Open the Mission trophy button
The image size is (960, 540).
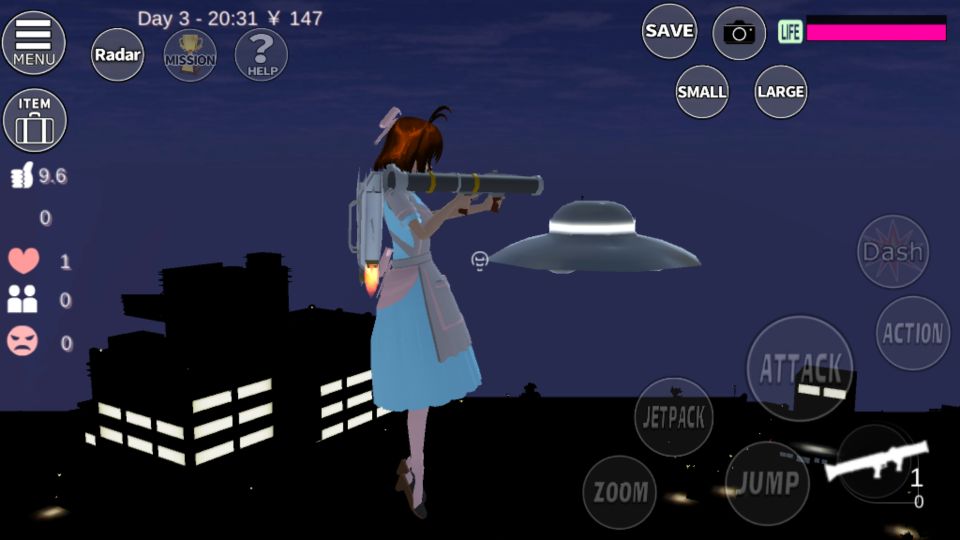point(190,54)
